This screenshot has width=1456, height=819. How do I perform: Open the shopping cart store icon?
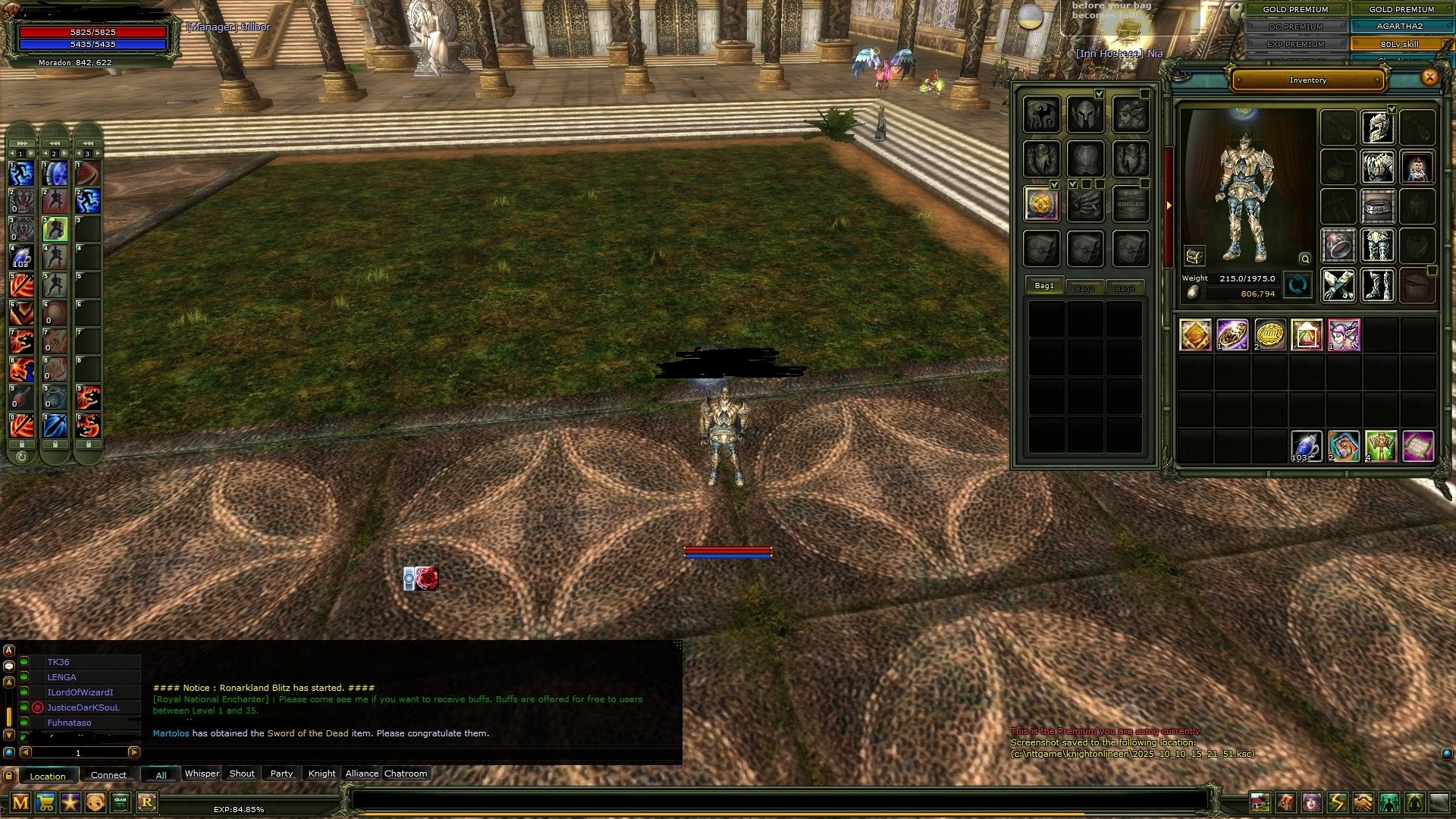point(45,802)
